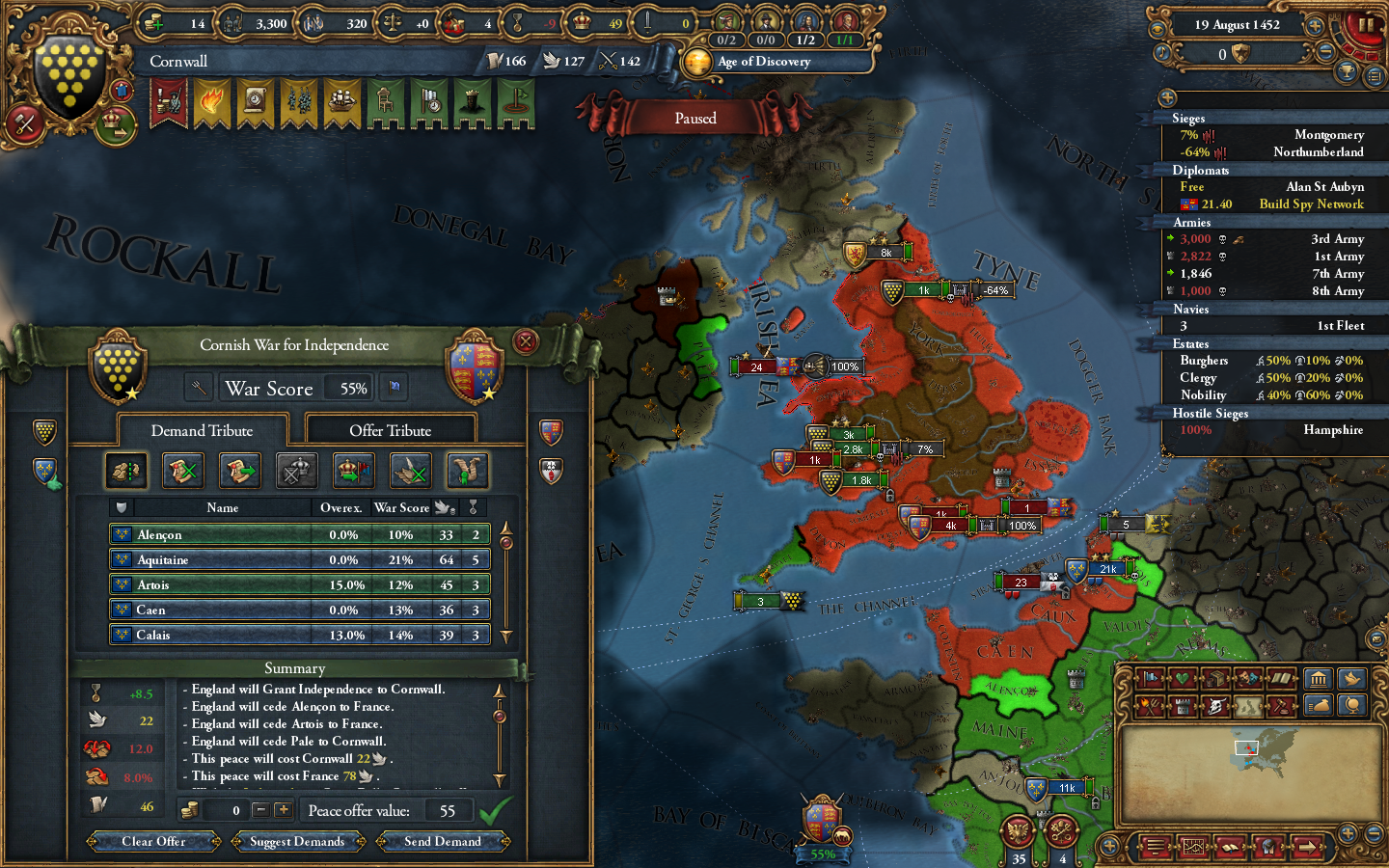The width and height of the screenshot is (1389, 868).
Task: Expand the outliner options with the plus icon
Action: [1168, 97]
